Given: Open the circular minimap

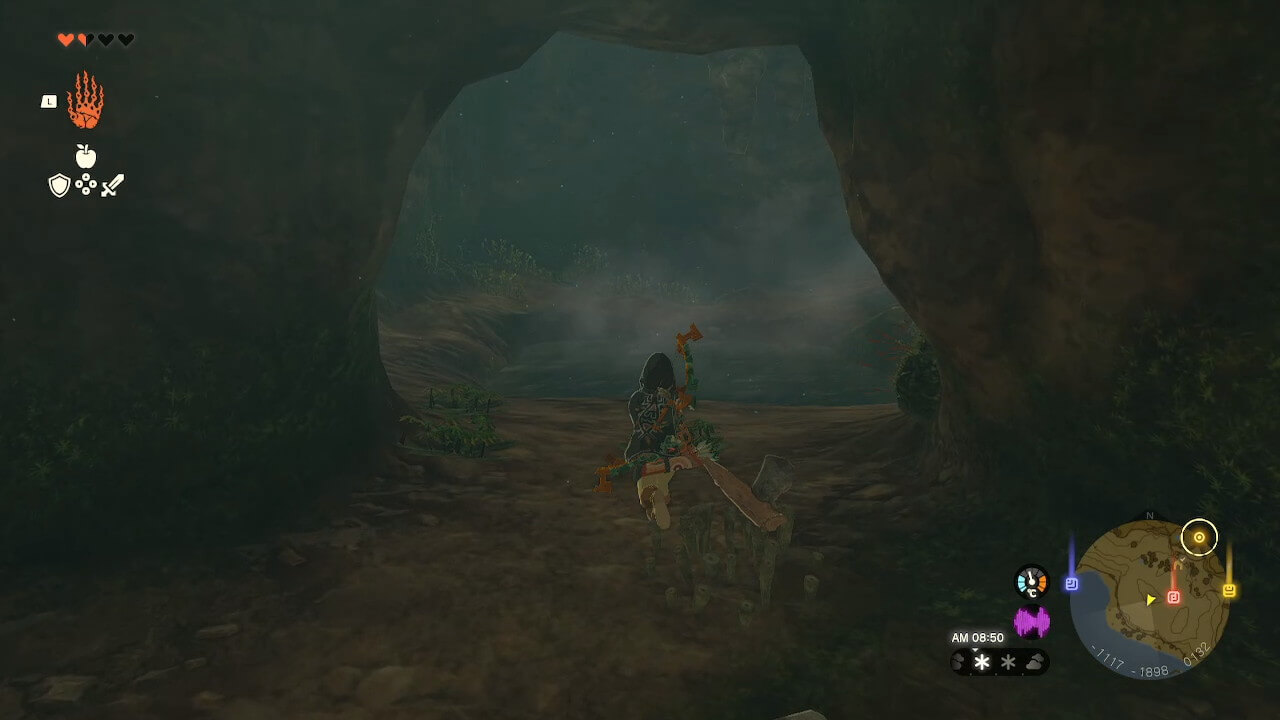Looking at the screenshot, I should coord(1149,600).
